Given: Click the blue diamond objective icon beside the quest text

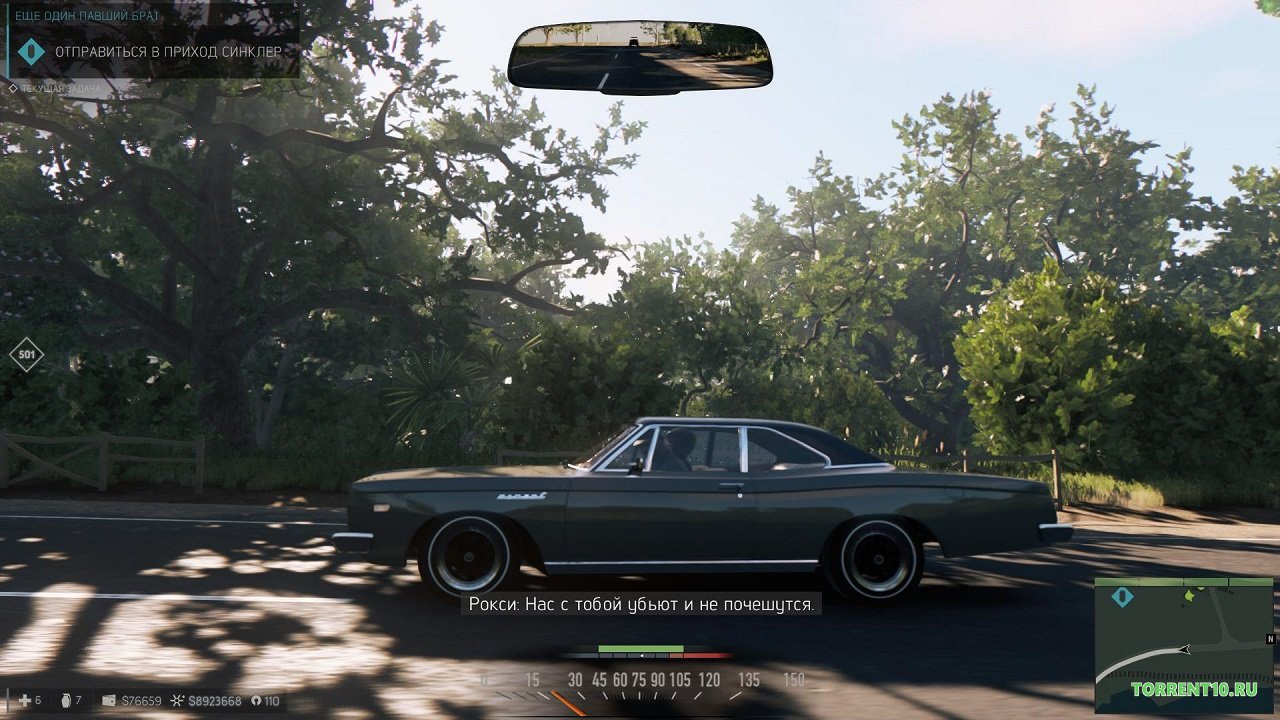Looking at the screenshot, I should pyautogui.click(x=31, y=51).
